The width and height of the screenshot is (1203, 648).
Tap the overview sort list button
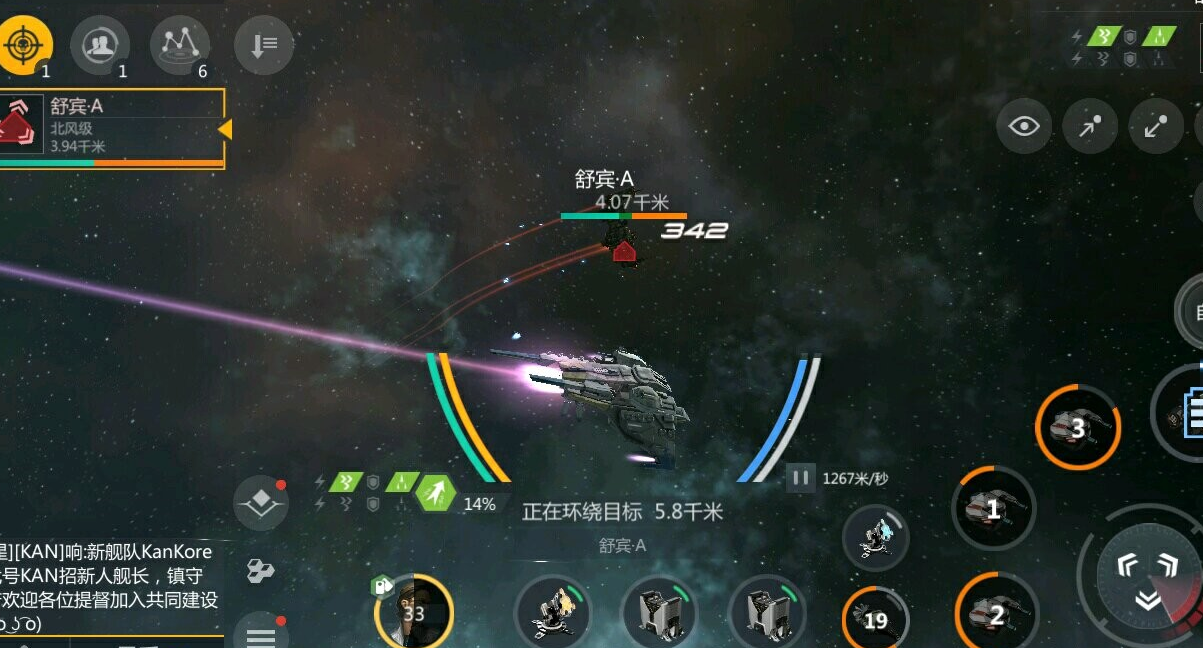tap(263, 46)
